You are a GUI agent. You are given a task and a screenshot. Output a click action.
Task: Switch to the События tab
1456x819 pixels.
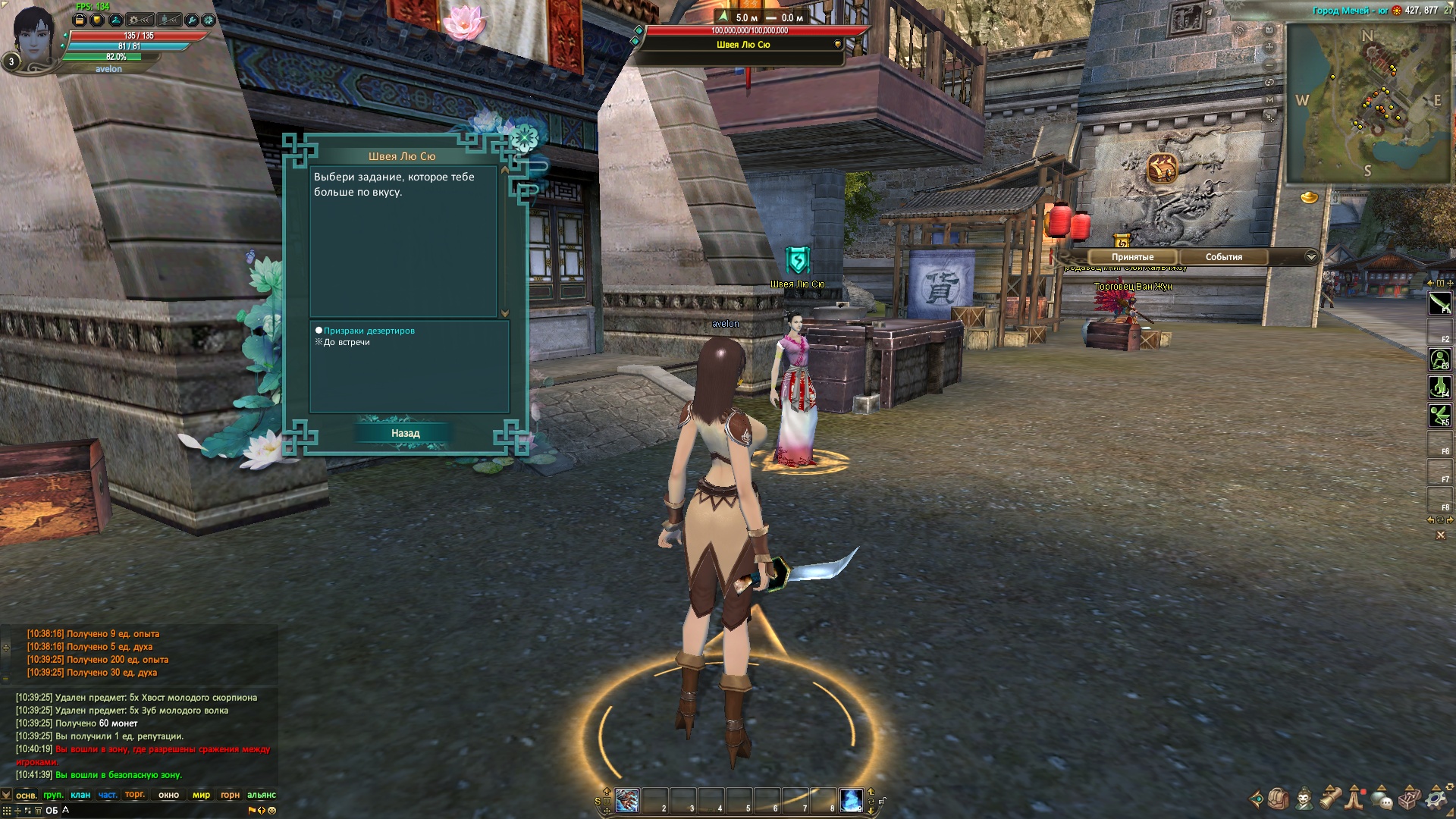(x=1223, y=257)
